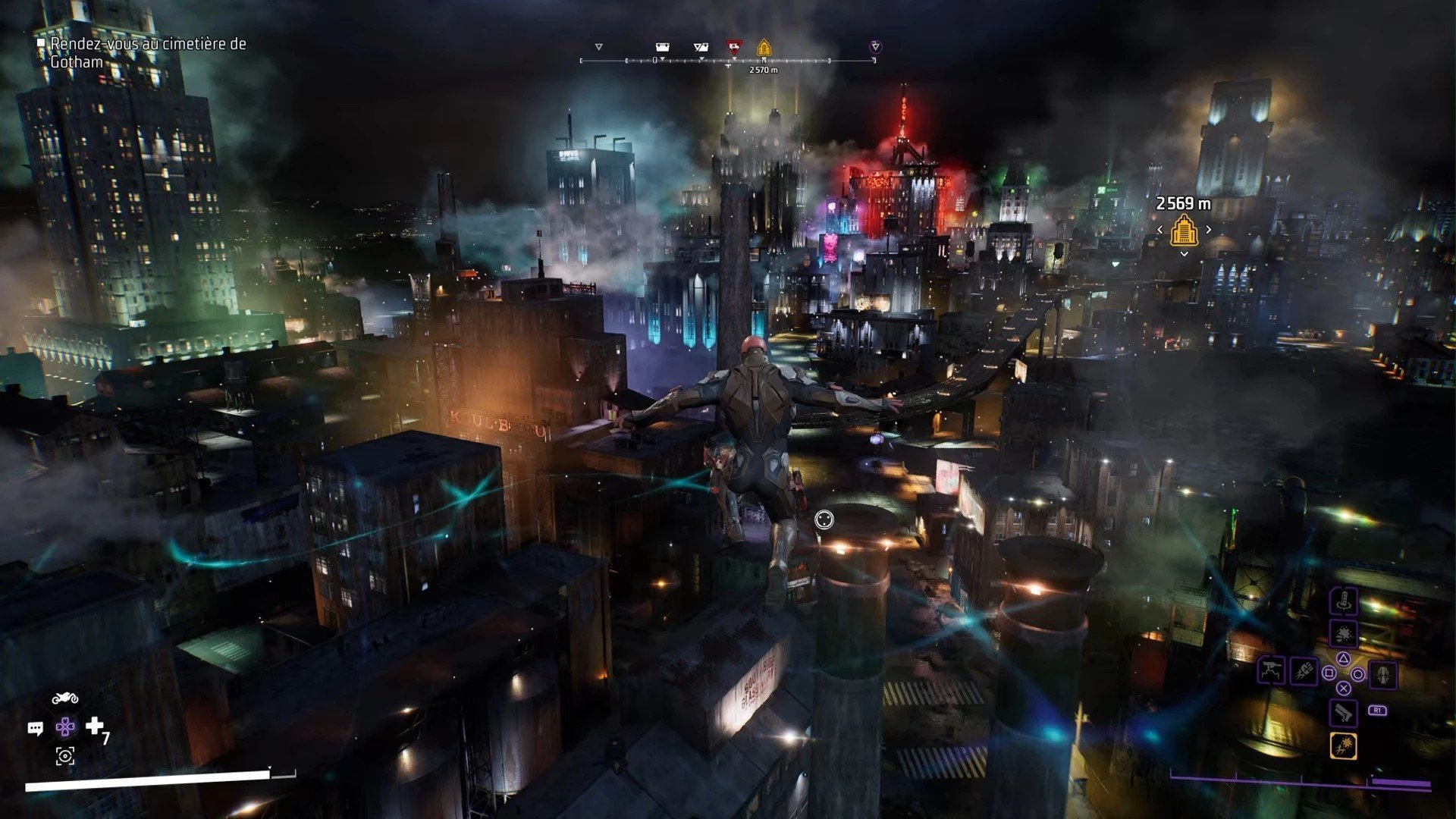Viewport: 1456px width, 819px height.
Task: Select the yellow building waypoint marker in the world
Action: tap(1184, 230)
